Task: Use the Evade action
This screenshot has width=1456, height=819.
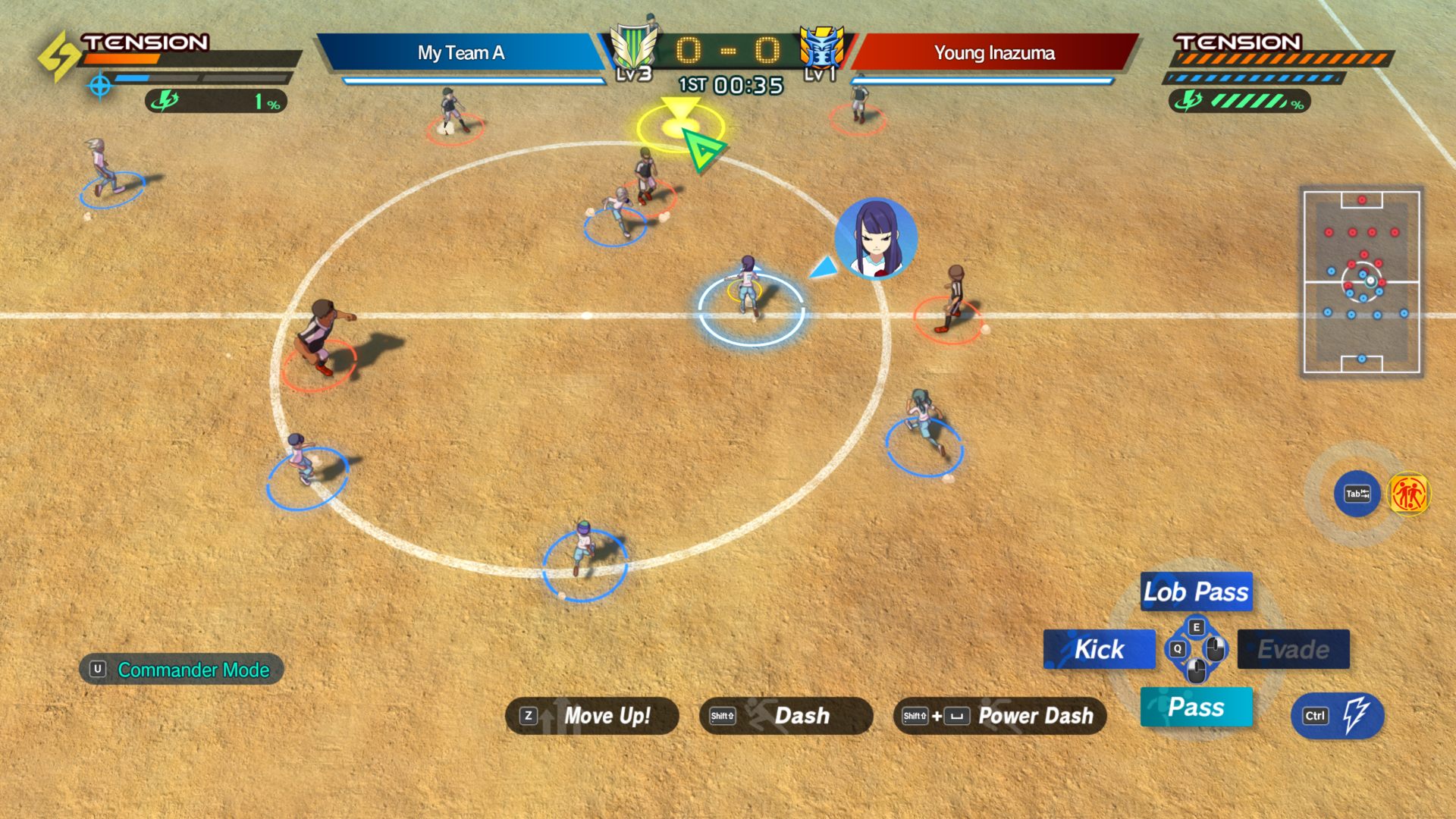Action: coord(1293,649)
